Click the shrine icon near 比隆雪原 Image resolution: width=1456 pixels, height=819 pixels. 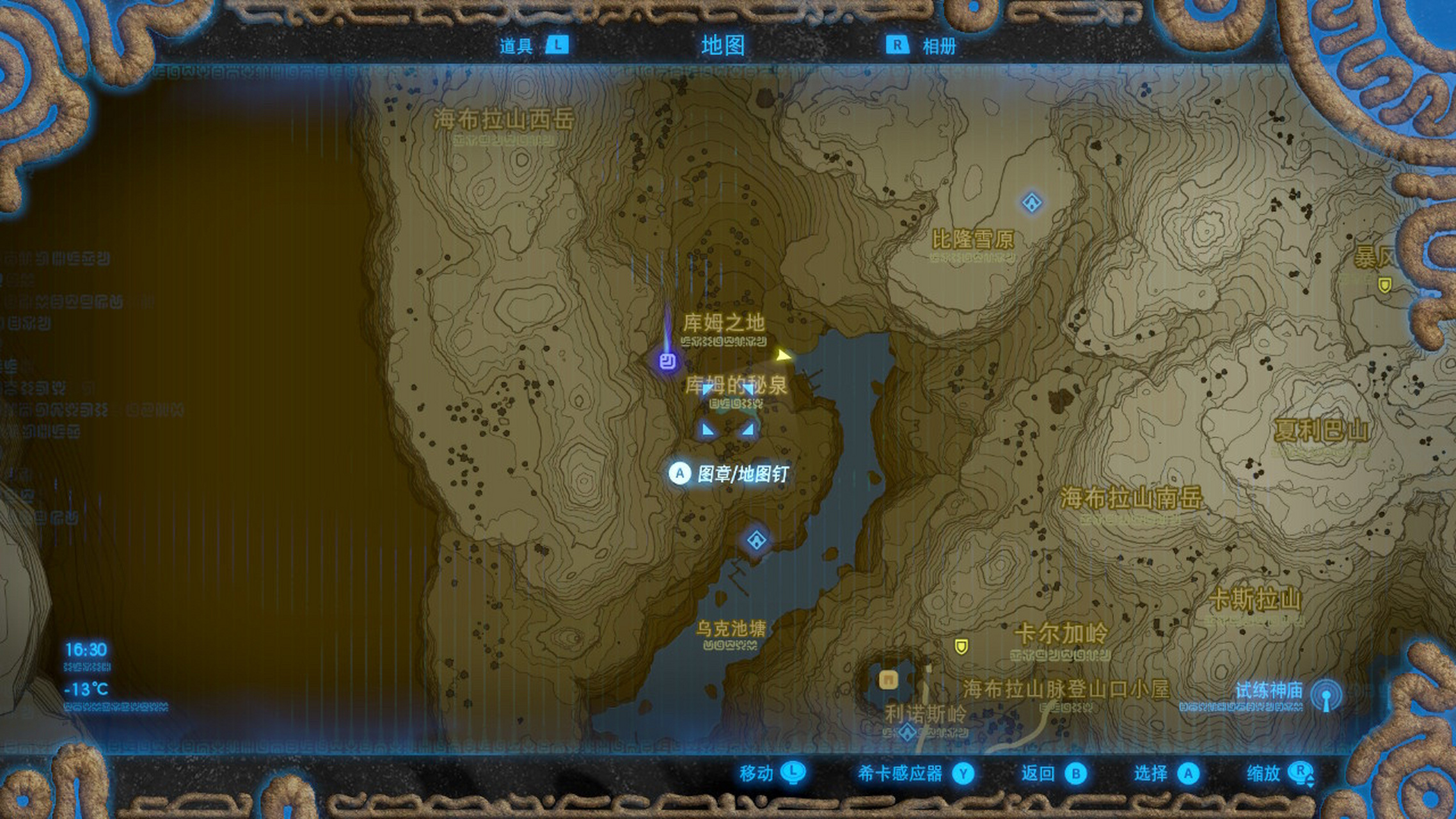(1031, 201)
